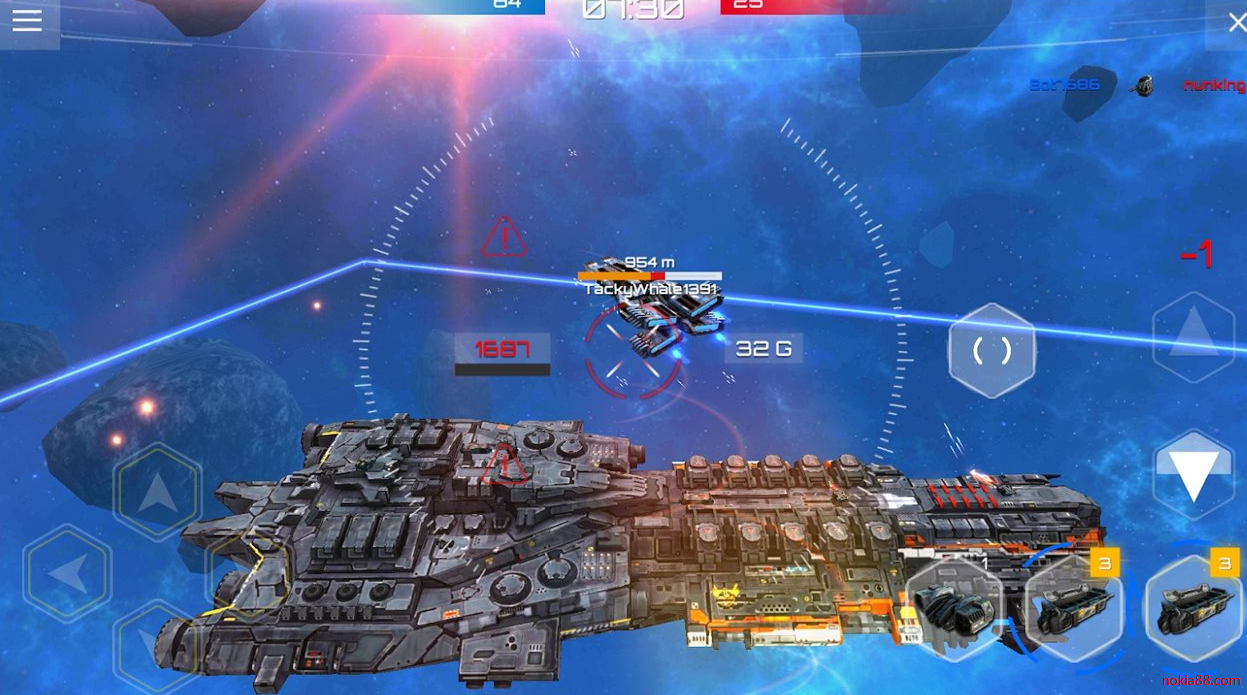Steer with the left-pointing arrowhead hexagon

(x=68, y=574)
